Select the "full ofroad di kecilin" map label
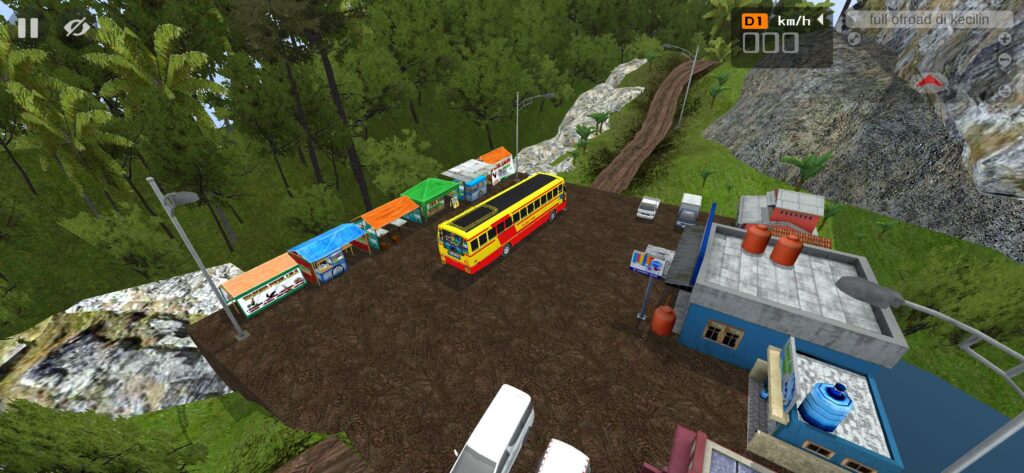1024x473 pixels. [926, 19]
